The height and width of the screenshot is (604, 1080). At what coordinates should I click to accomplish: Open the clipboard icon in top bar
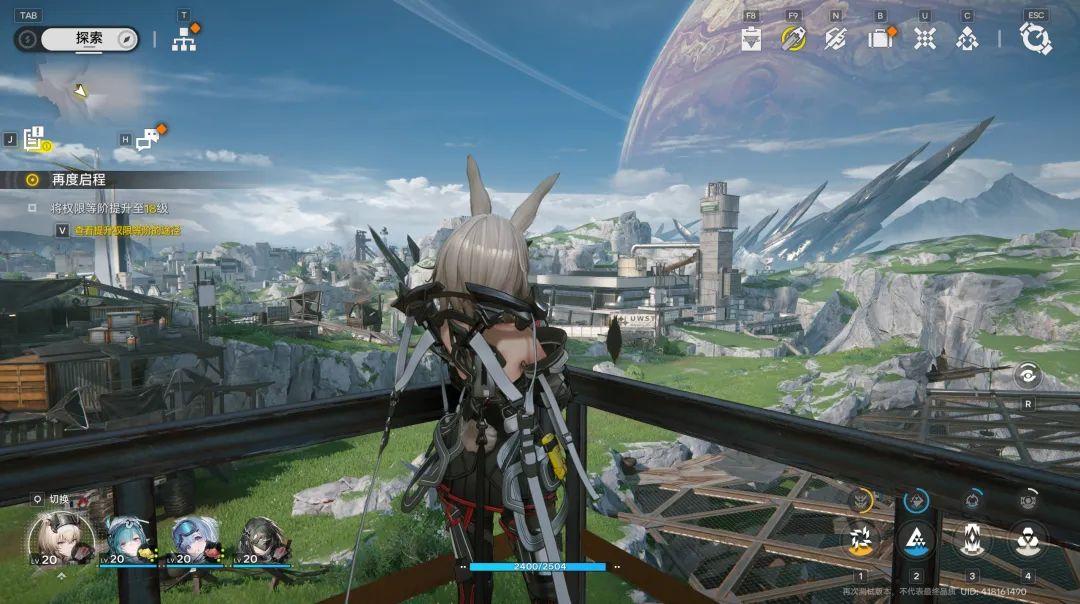coord(752,39)
